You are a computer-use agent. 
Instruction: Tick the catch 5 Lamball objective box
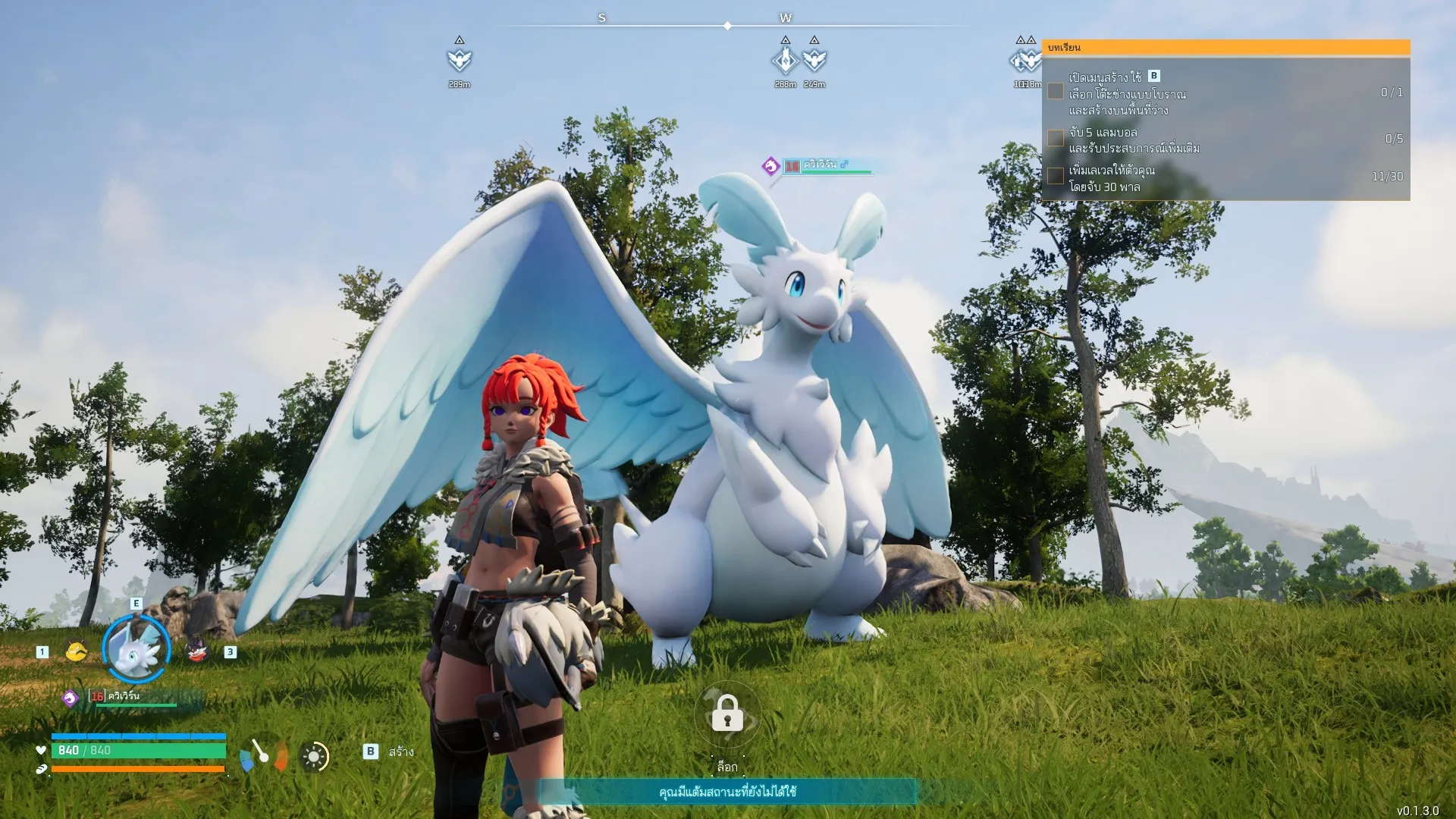point(1056,138)
